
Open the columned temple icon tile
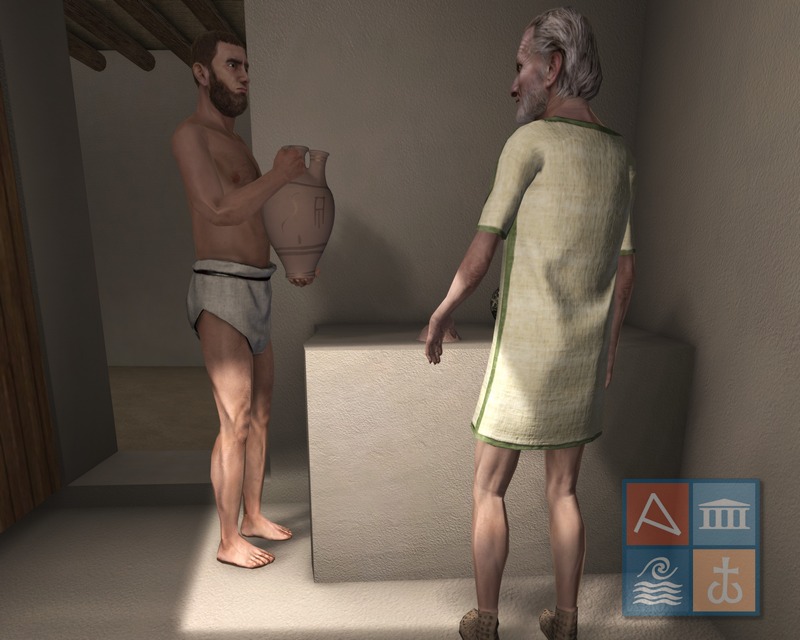click(x=724, y=515)
